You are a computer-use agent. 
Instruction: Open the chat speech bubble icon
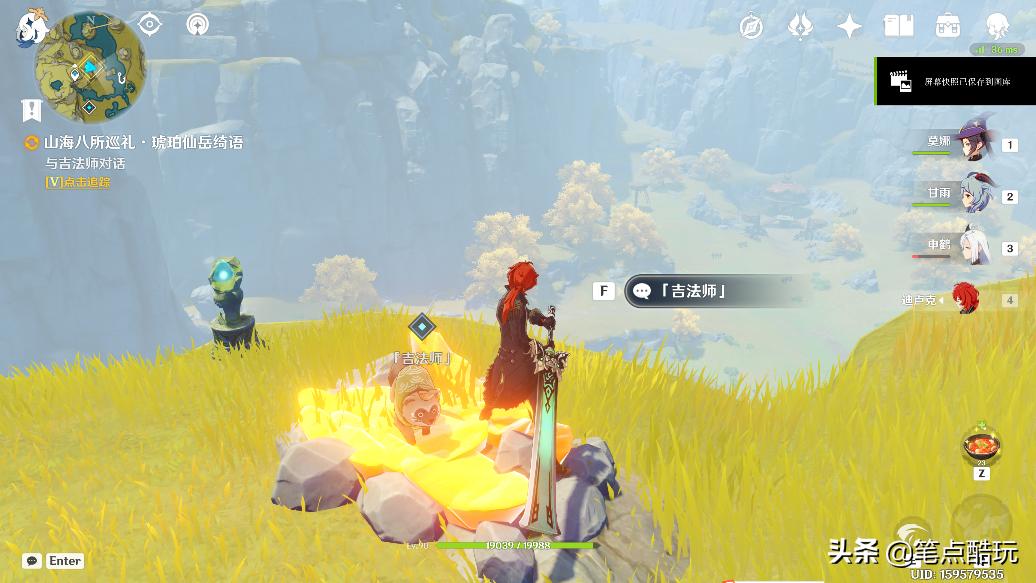point(32,561)
